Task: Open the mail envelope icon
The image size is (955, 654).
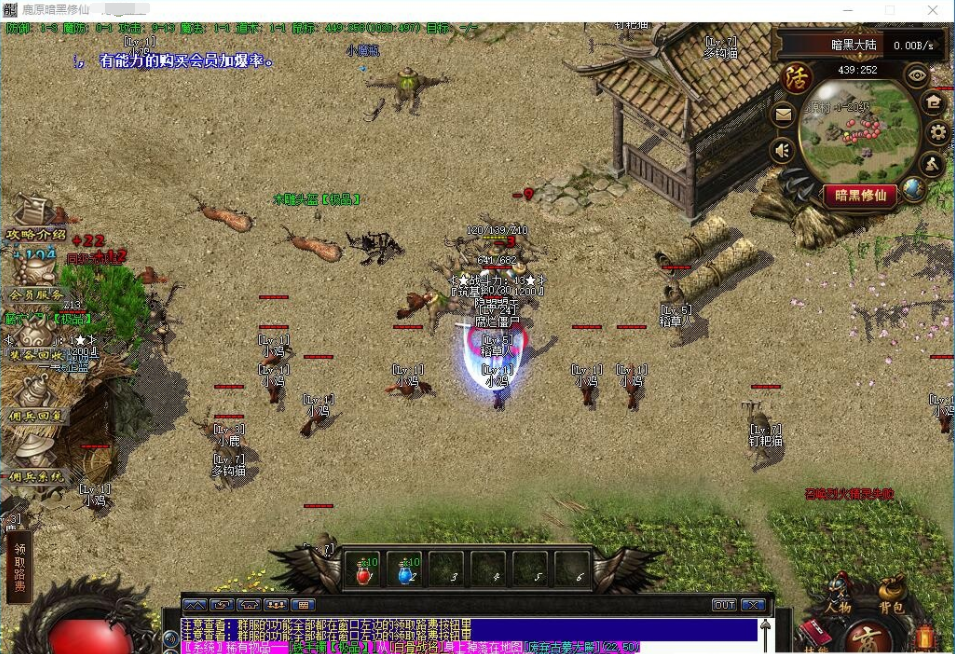Action: [783, 115]
